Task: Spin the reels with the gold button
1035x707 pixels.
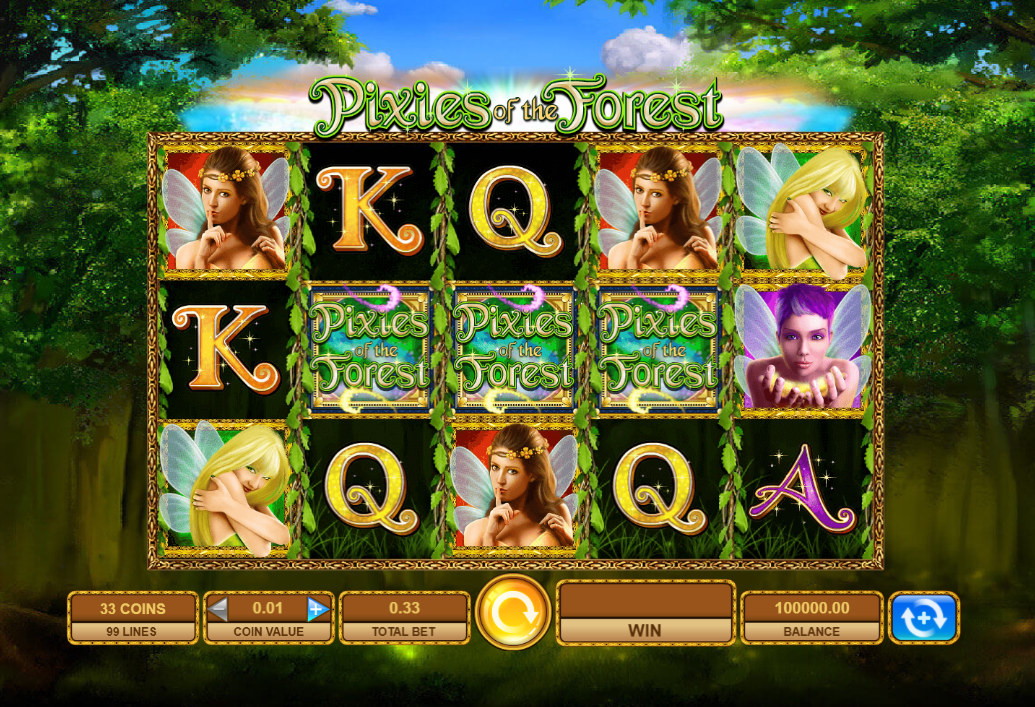Action: coord(513,612)
